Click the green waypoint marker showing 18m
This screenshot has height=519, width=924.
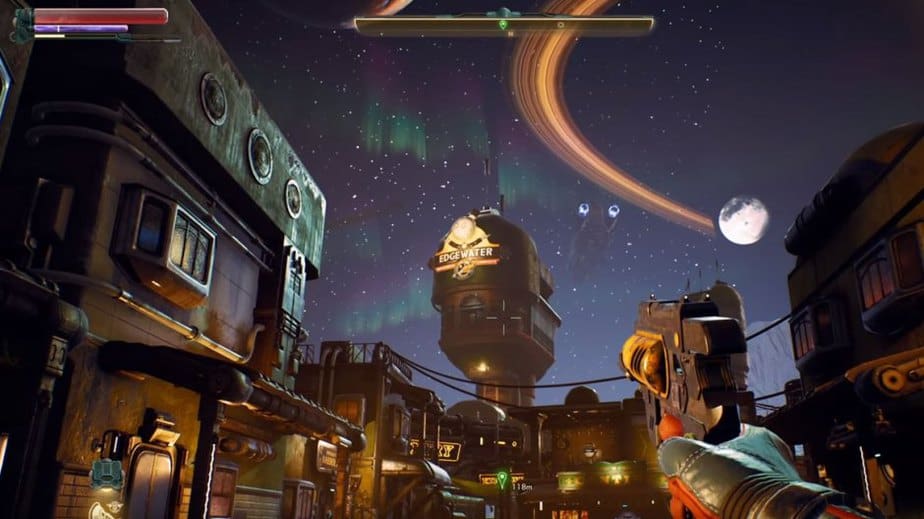pos(502,477)
